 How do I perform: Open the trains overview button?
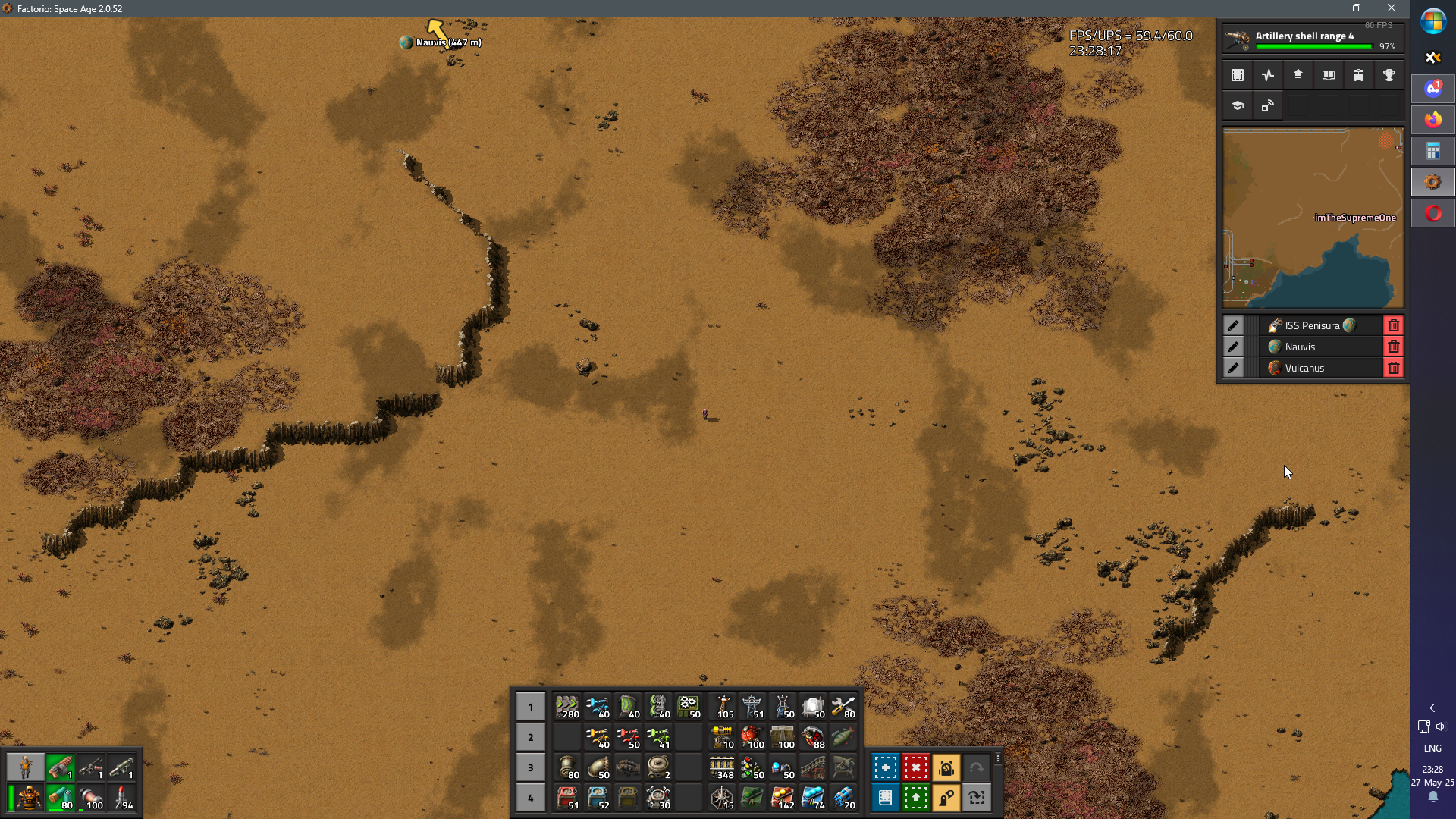click(1358, 75)
